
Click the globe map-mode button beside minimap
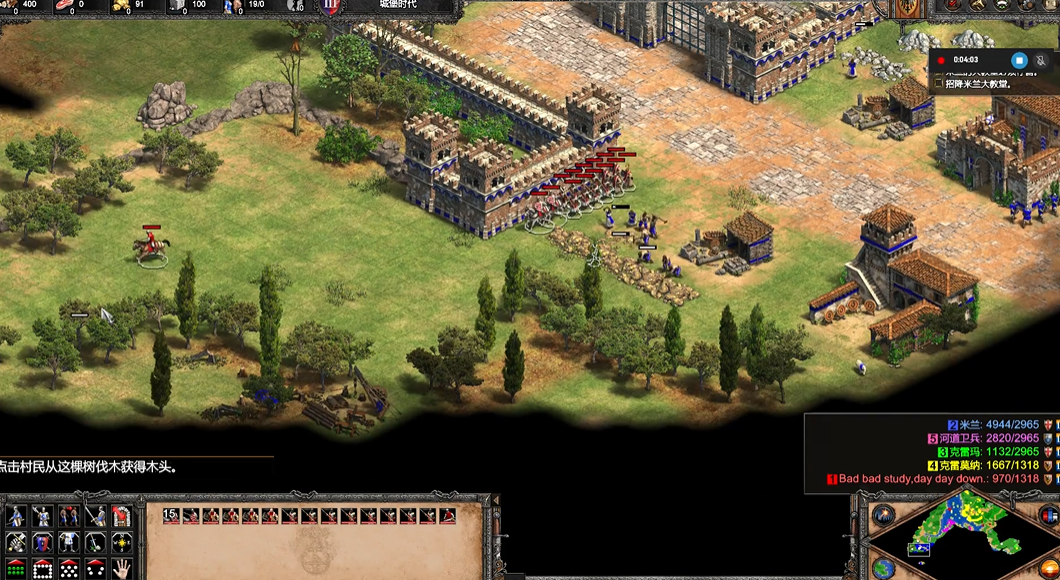[884, 568]
